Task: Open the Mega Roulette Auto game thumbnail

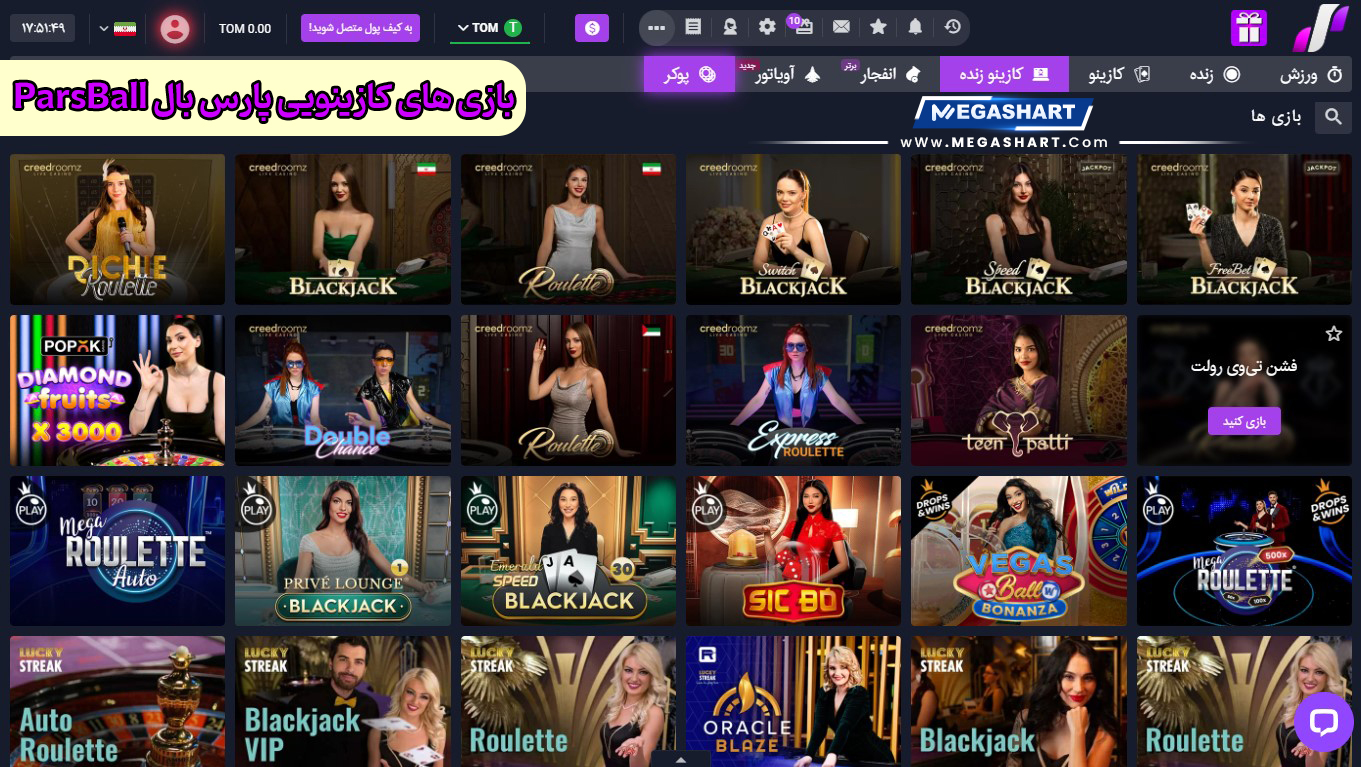Action: tap(117, 550)
